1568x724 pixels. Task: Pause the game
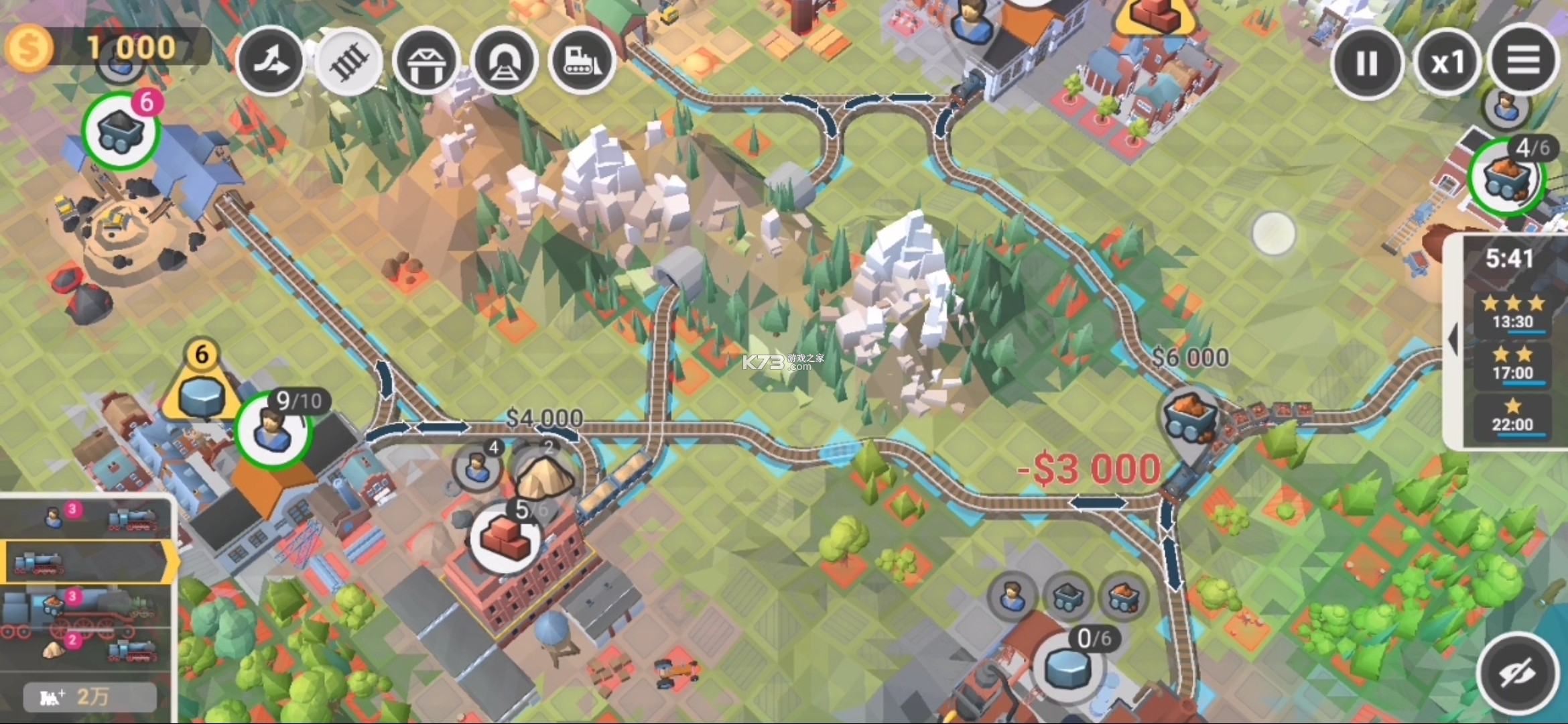pyautogui.click(x=1367, y=61)
